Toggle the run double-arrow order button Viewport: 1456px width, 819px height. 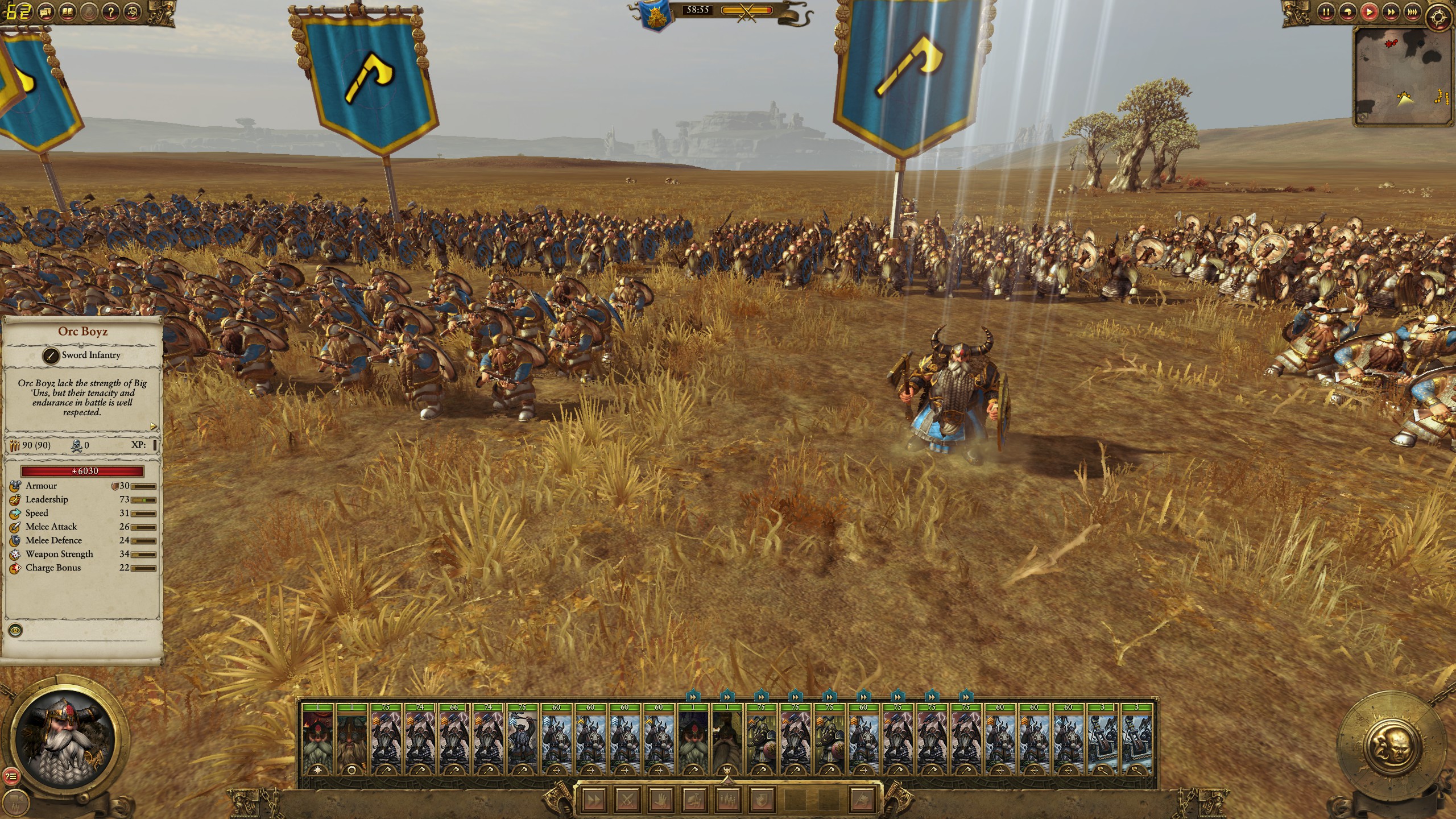(x=594, y=800)
